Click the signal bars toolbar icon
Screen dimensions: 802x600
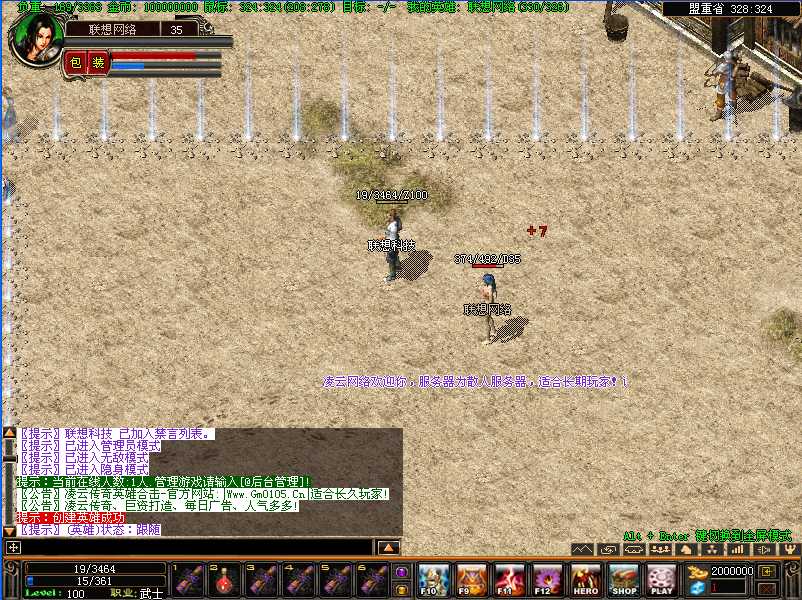pos(738,549)
